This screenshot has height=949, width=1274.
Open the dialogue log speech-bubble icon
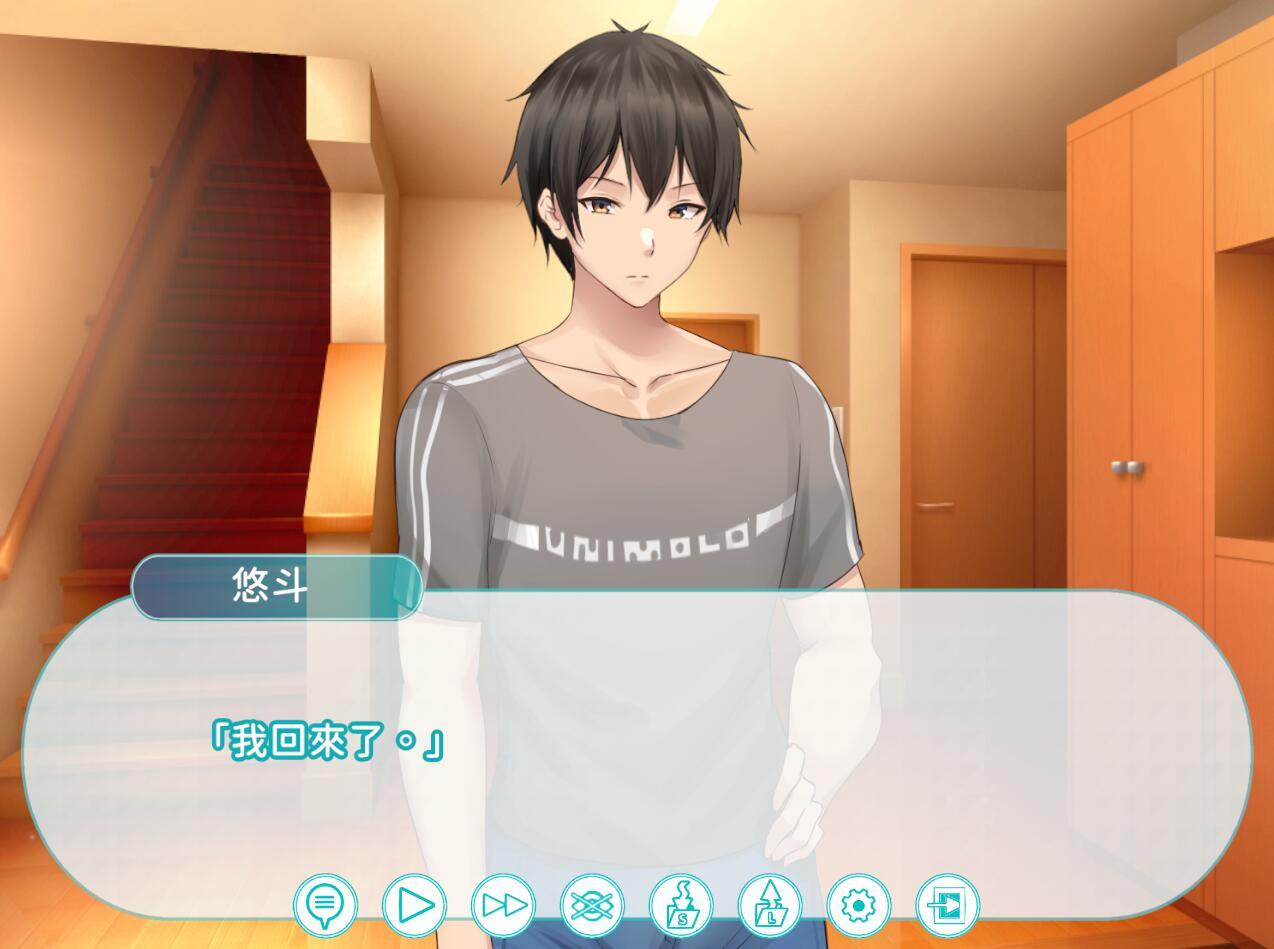point(325,906)
